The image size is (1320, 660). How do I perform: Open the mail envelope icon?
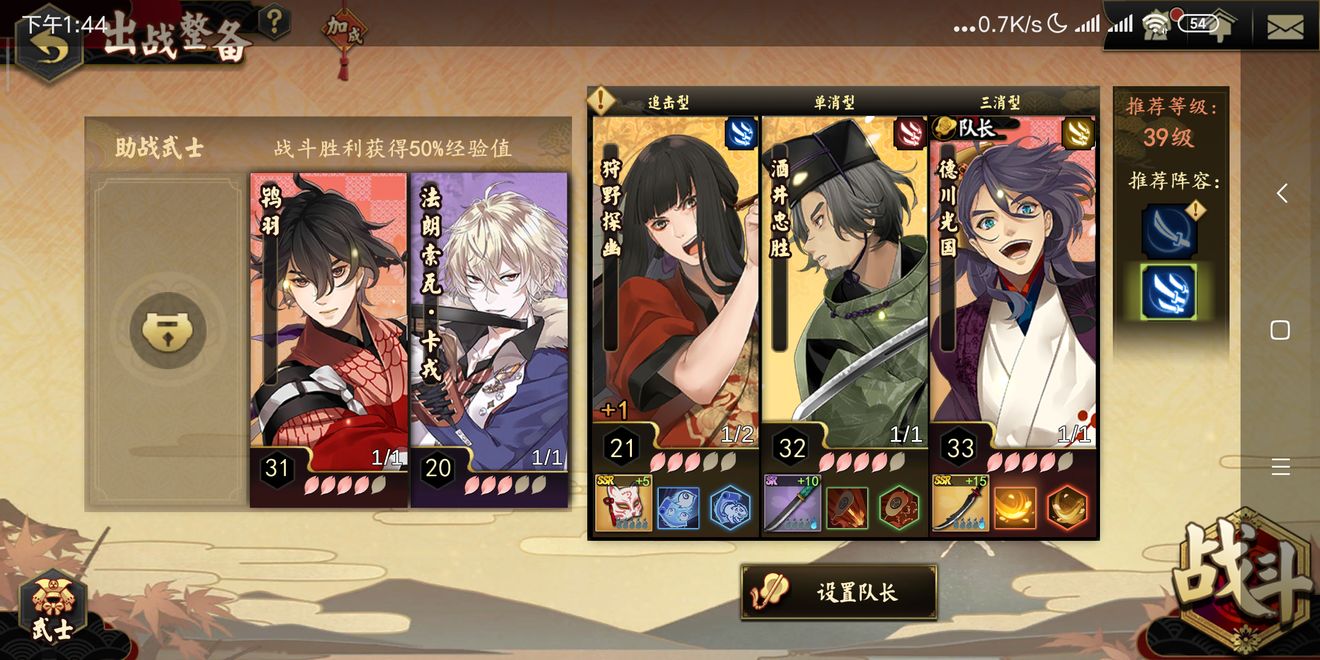1285,27
